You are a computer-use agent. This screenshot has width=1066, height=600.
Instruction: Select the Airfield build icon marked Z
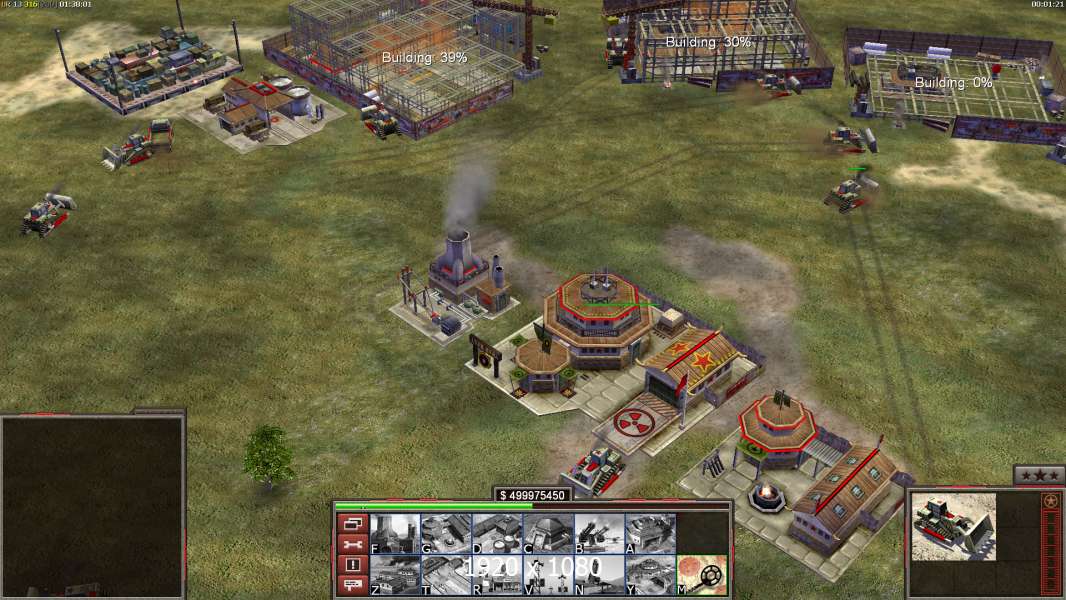pyautogui.click(x=394, y=574)
